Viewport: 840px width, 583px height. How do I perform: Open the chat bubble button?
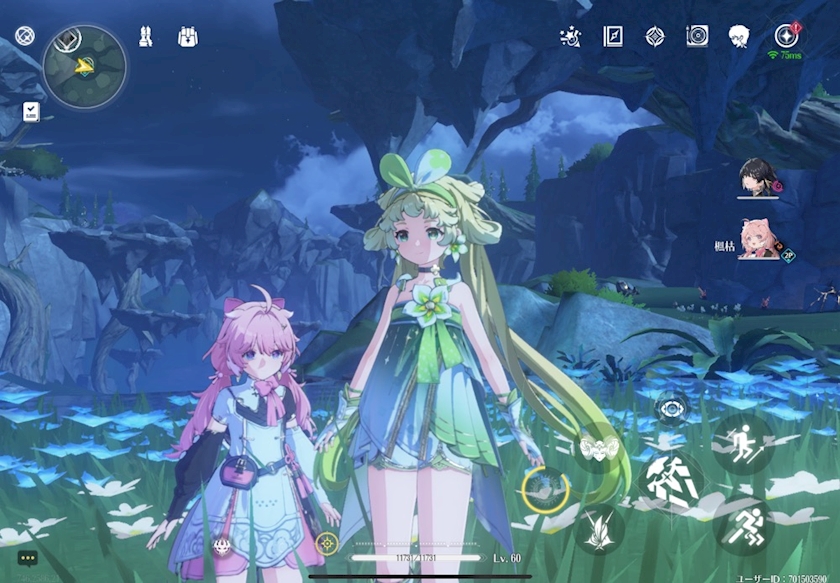[x=27, y=558]
